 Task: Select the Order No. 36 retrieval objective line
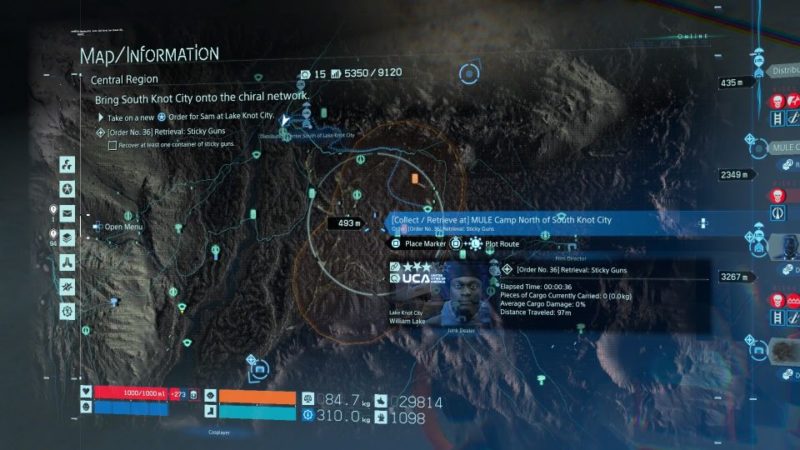164,132
